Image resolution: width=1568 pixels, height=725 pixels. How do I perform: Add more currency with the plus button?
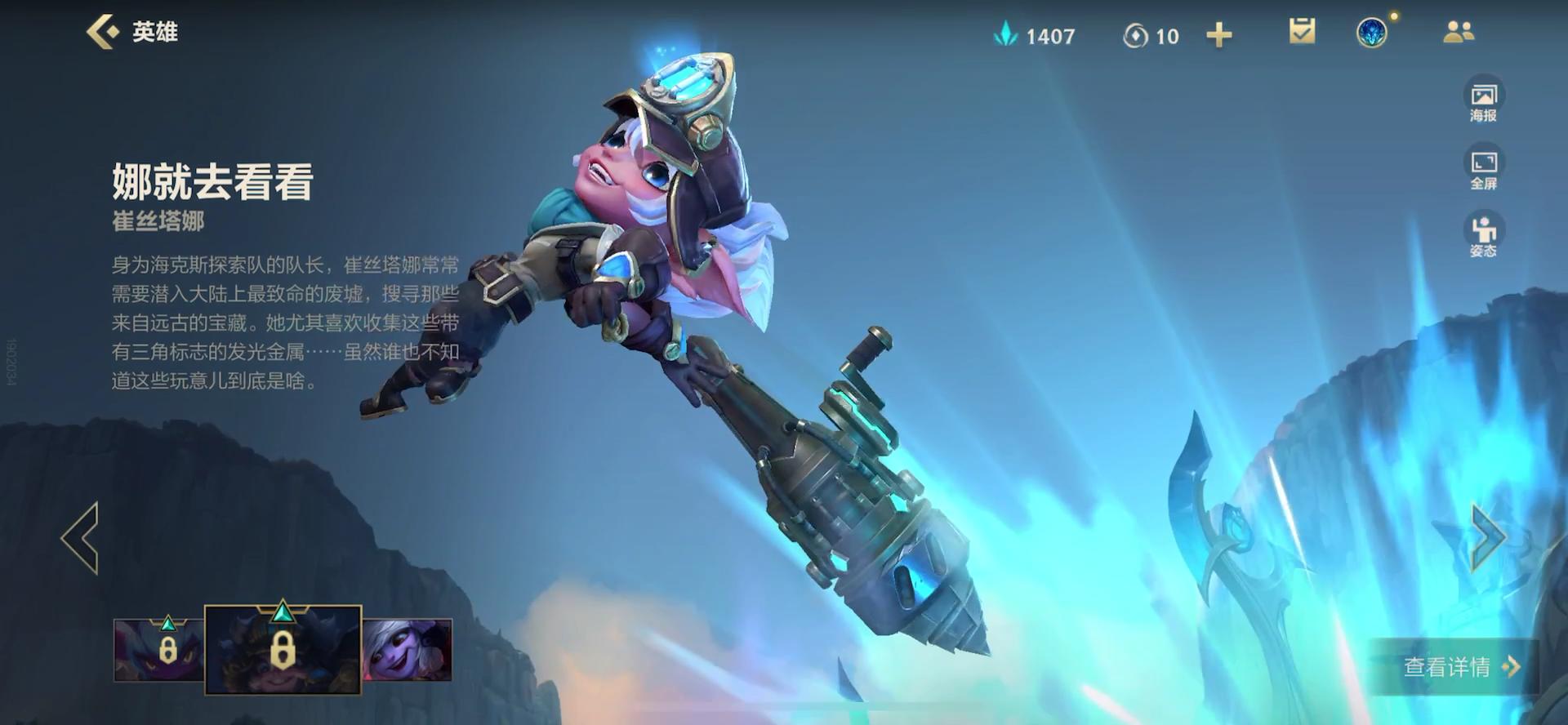click(x=1218, y=35)
